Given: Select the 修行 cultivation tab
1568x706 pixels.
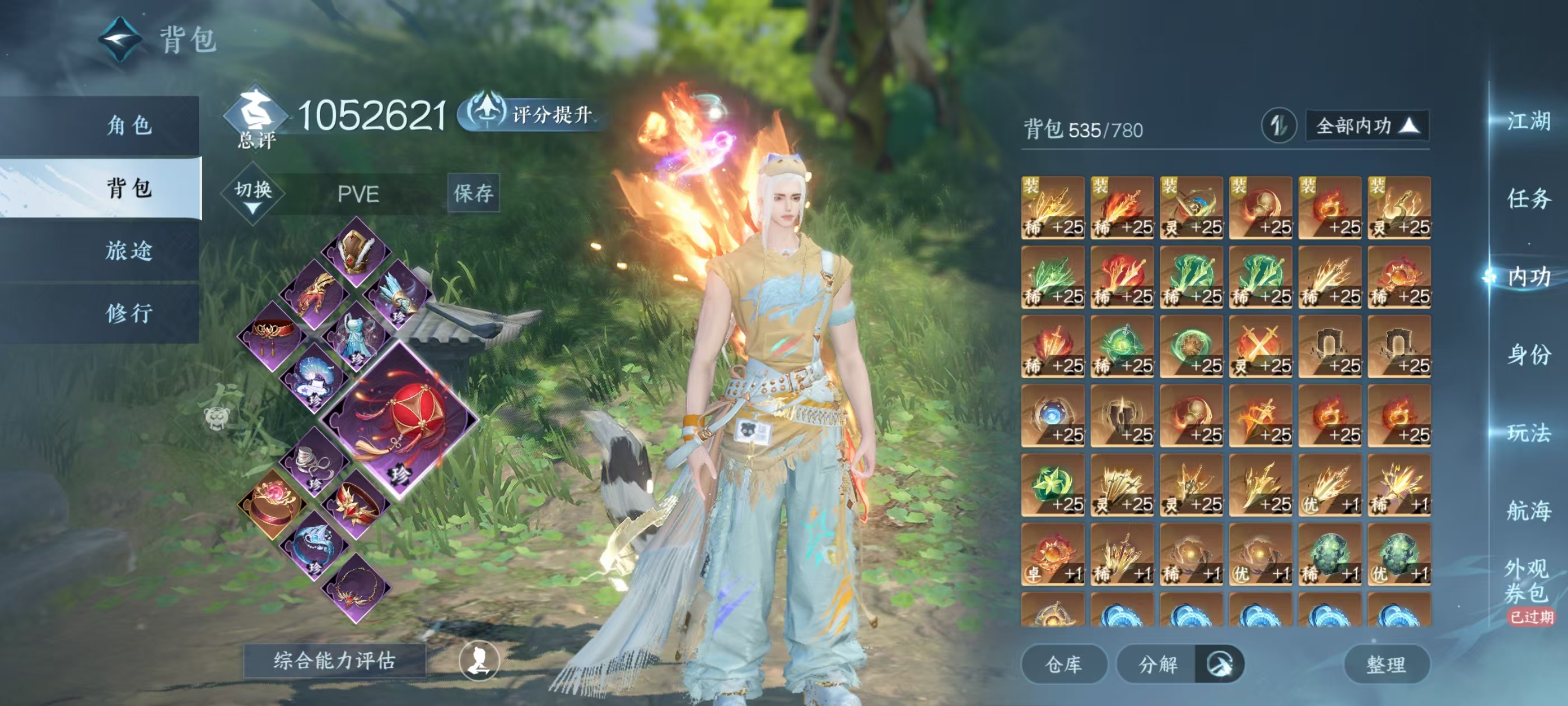Looking at the screenshot, I should coord(129,313).
